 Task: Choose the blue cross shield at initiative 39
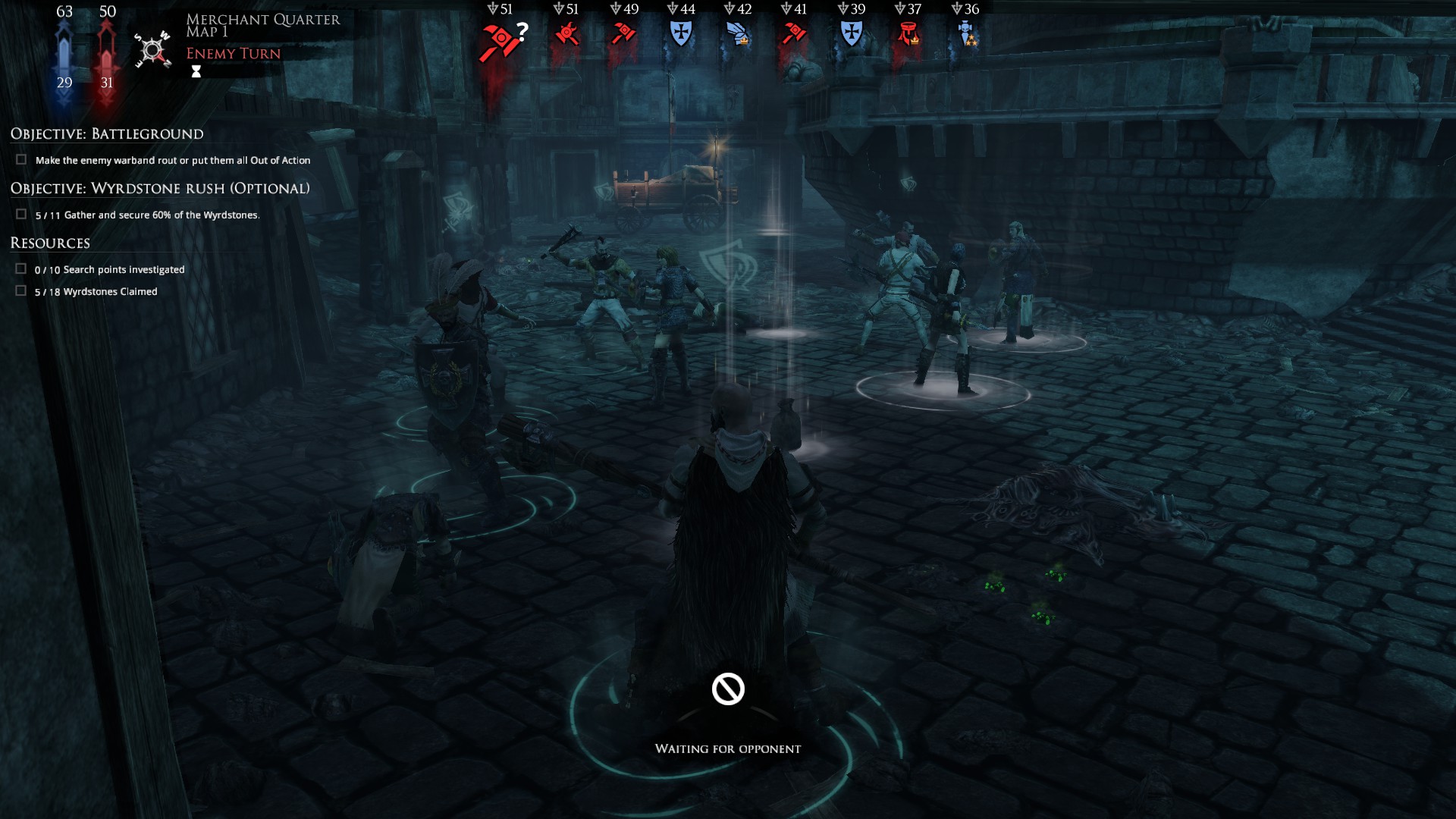(x=851, y=33)
